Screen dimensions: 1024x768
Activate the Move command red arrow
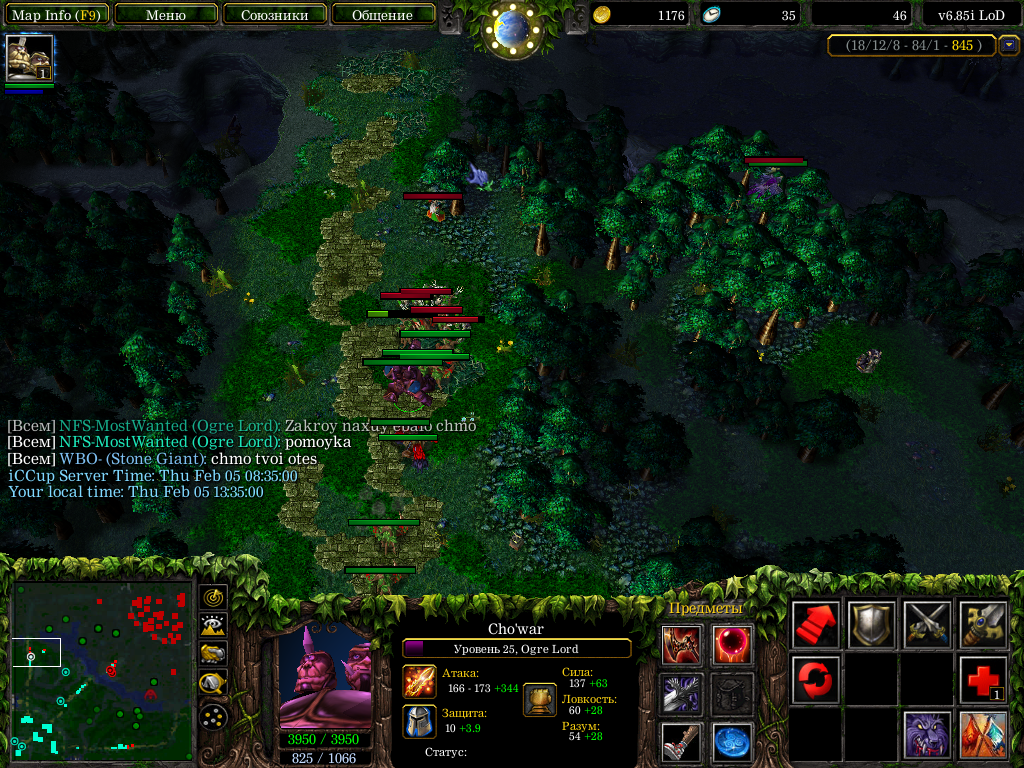(x=816, y=626)
